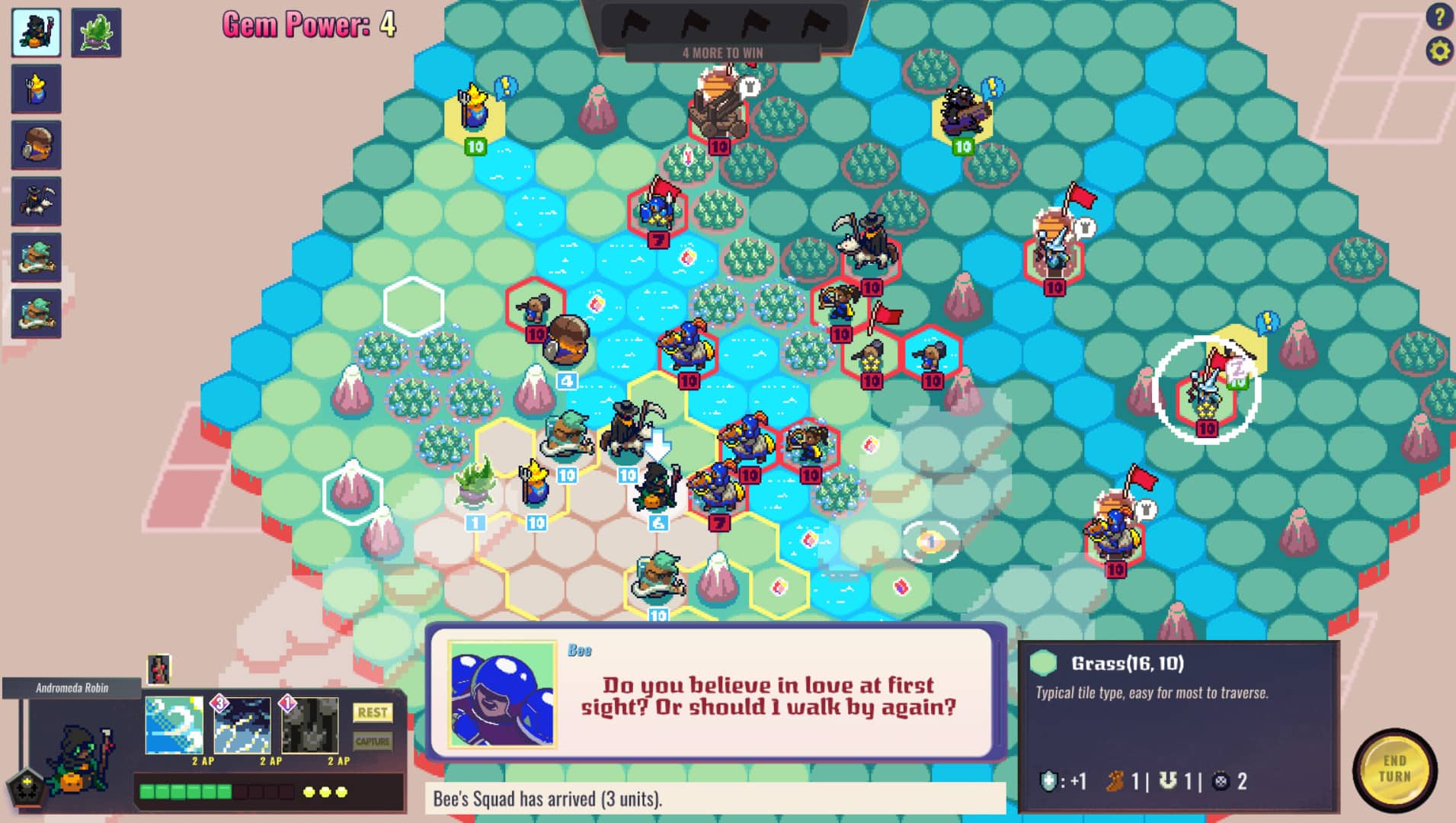Select Andromeda Robin's portrait in the top-left
This screenshot has height=823, width=1456.
tap(35, 32)
